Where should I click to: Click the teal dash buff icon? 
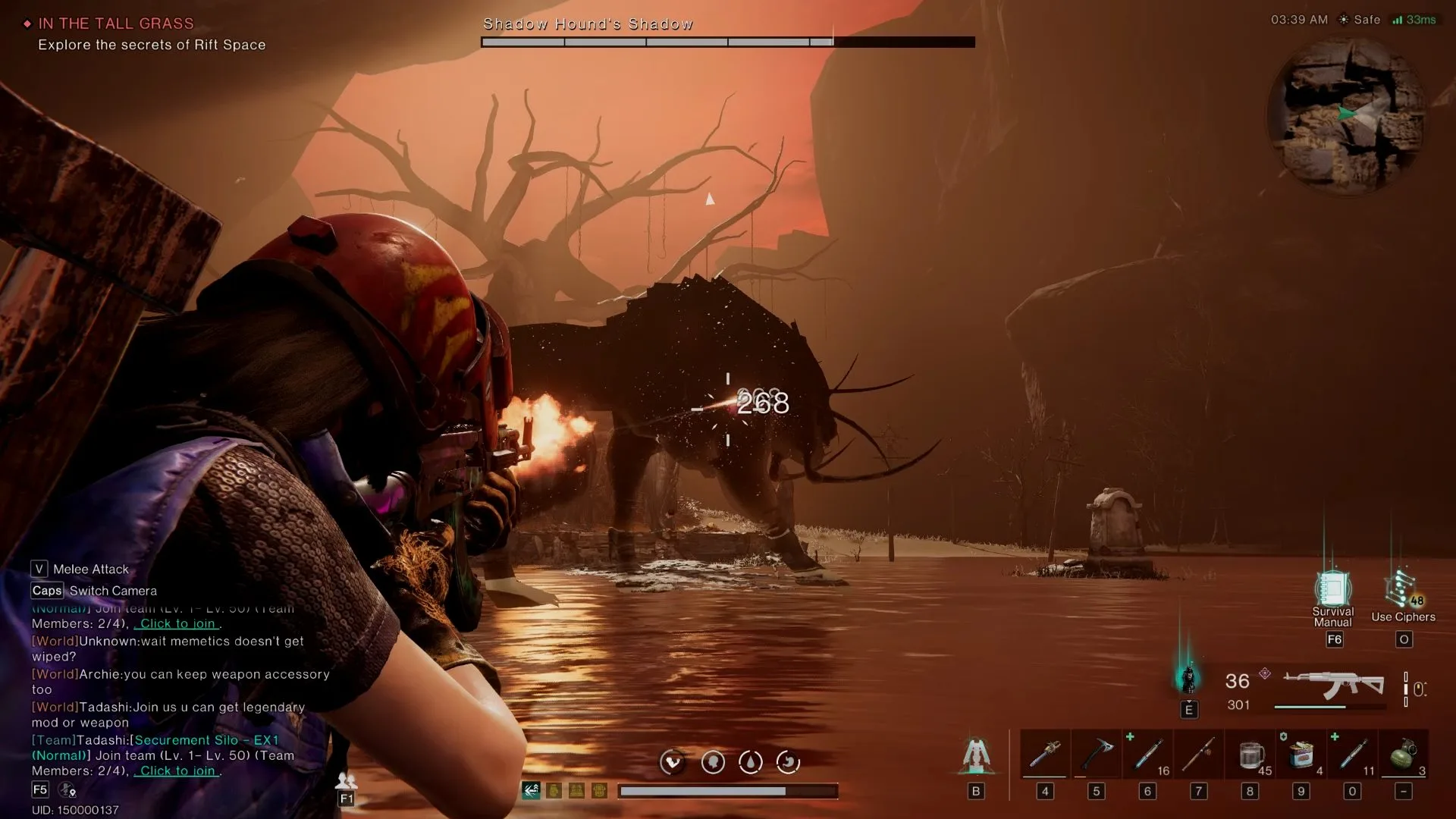pyautogui.click(x=531, y=791)
